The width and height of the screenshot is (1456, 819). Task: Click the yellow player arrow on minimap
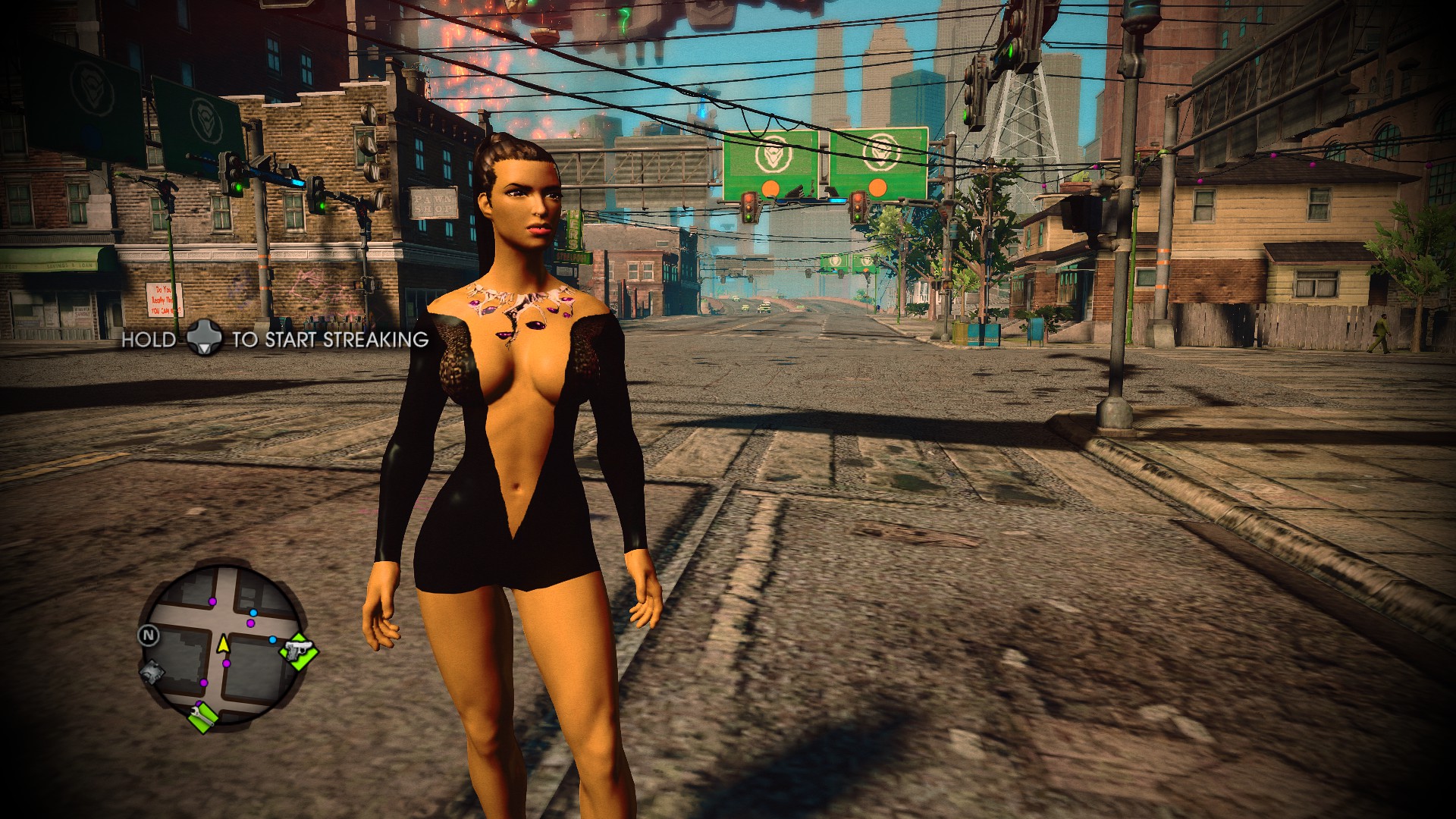pos(223,644)
